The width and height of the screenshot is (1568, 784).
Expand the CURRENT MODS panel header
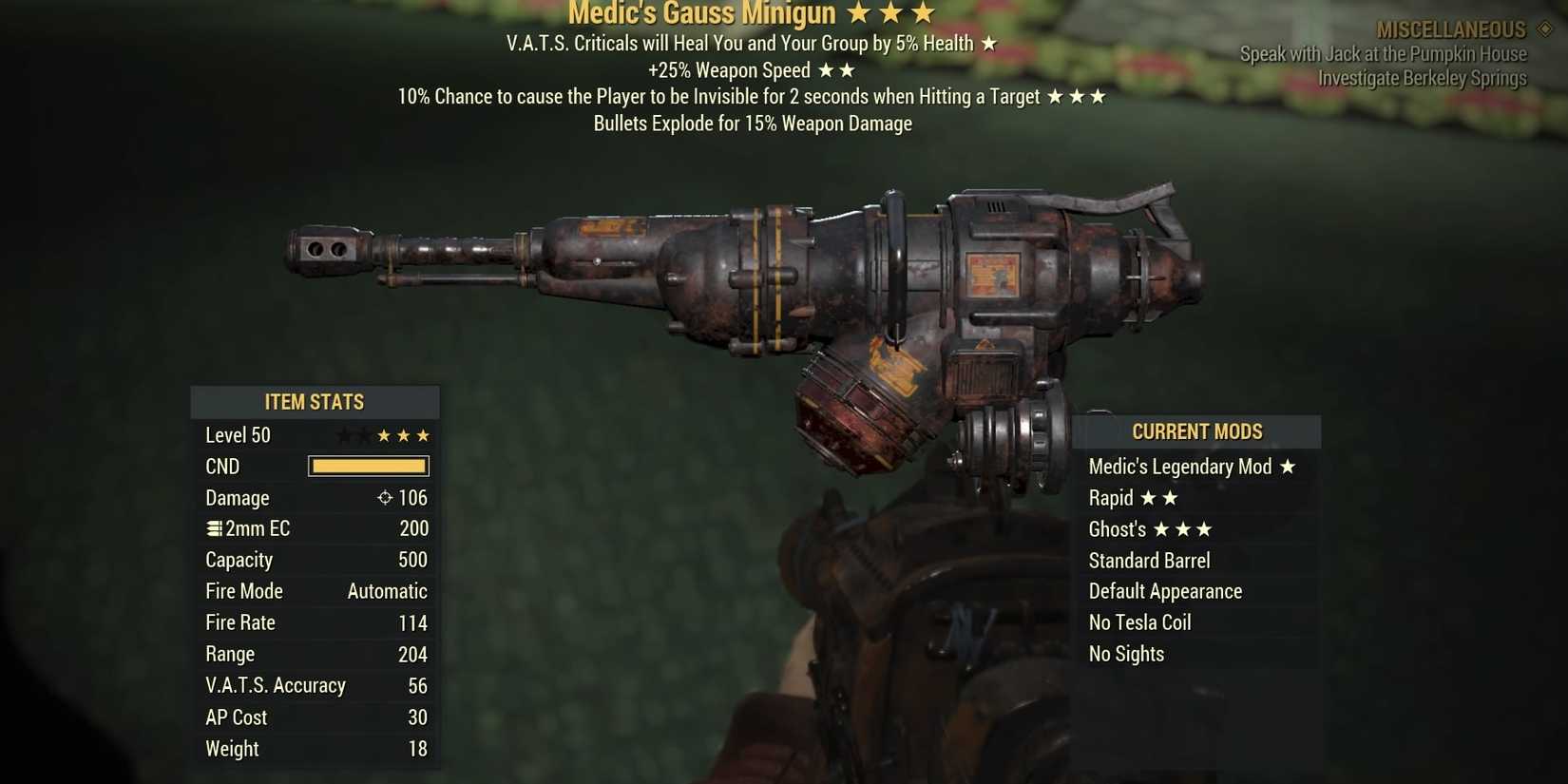pyautogui.click(x=1197, y=431)
